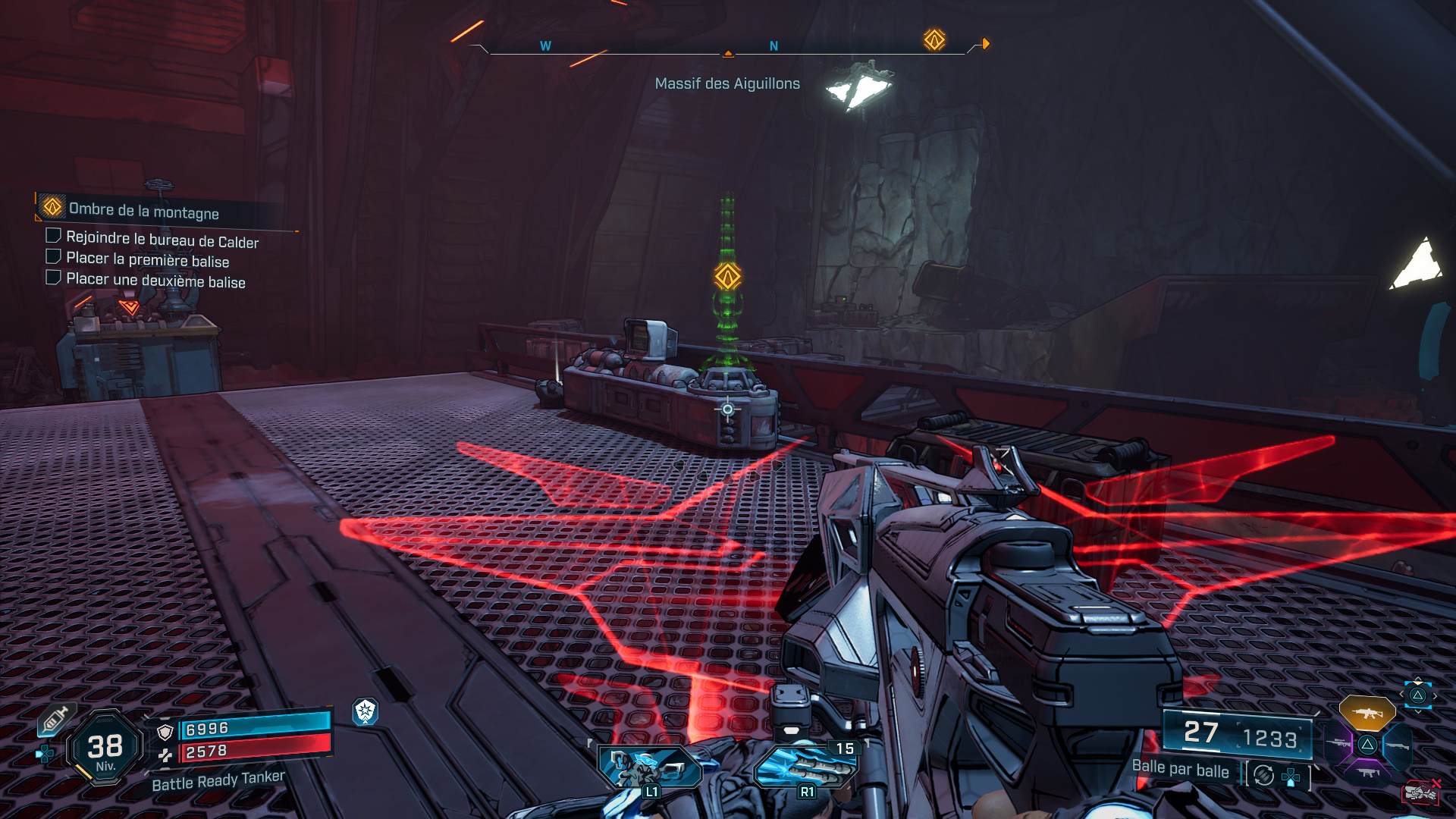Click the orange quest marker on the compass
The height and width of the screenshot is (819, 1456).
pyautogui.click(x=934, y=39)
